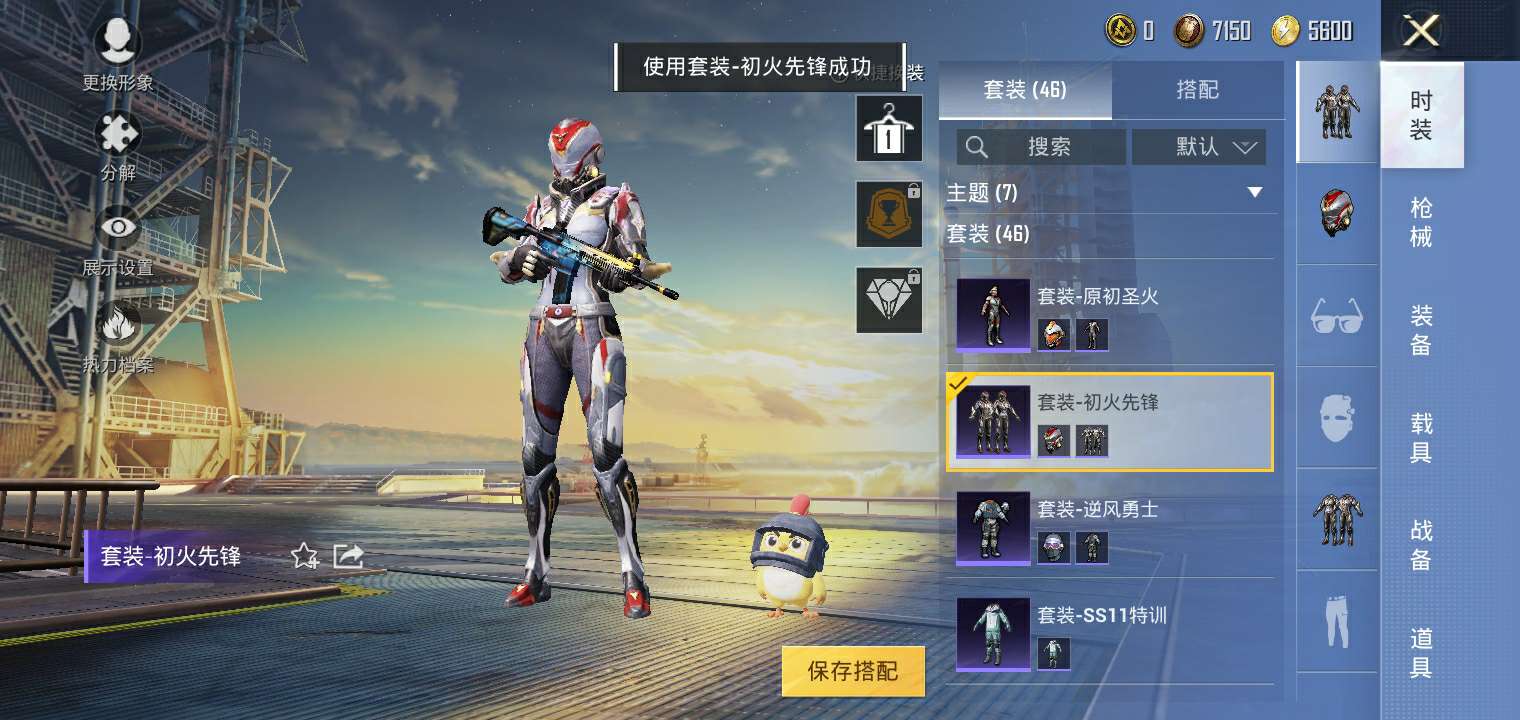Open 展示设置 display settings
1520x720 pixels.
[x=117, y=228]
